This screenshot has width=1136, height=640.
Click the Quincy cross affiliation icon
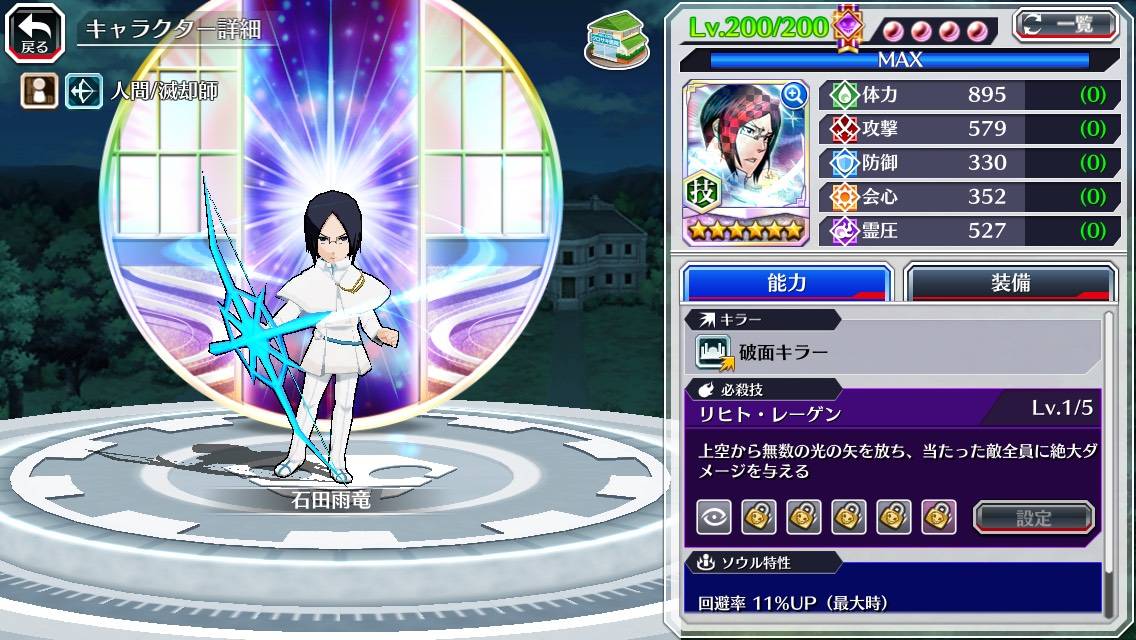(82, 92)
